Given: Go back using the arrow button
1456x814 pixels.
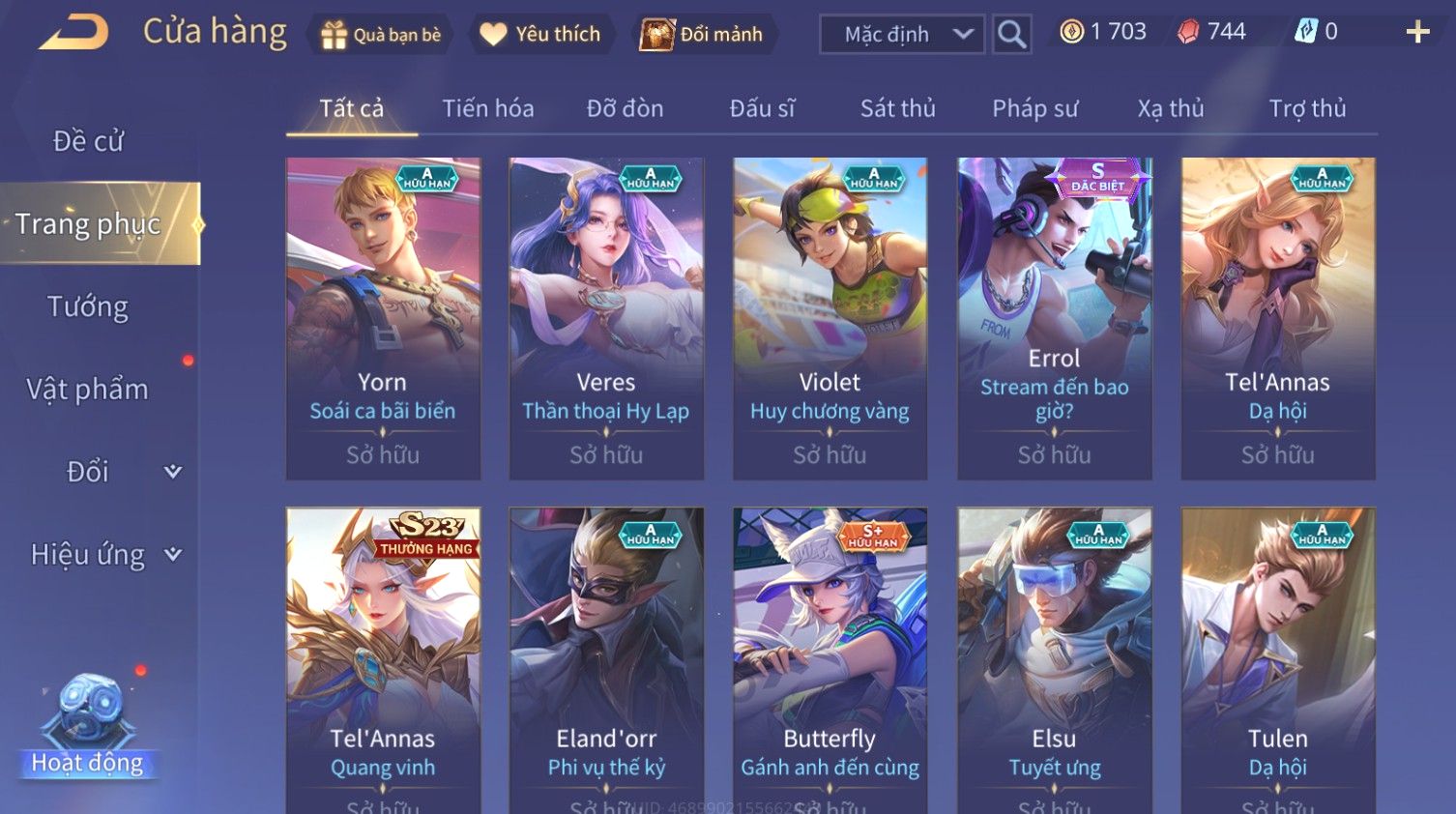Looking at the screenshot, I should 74,33.
